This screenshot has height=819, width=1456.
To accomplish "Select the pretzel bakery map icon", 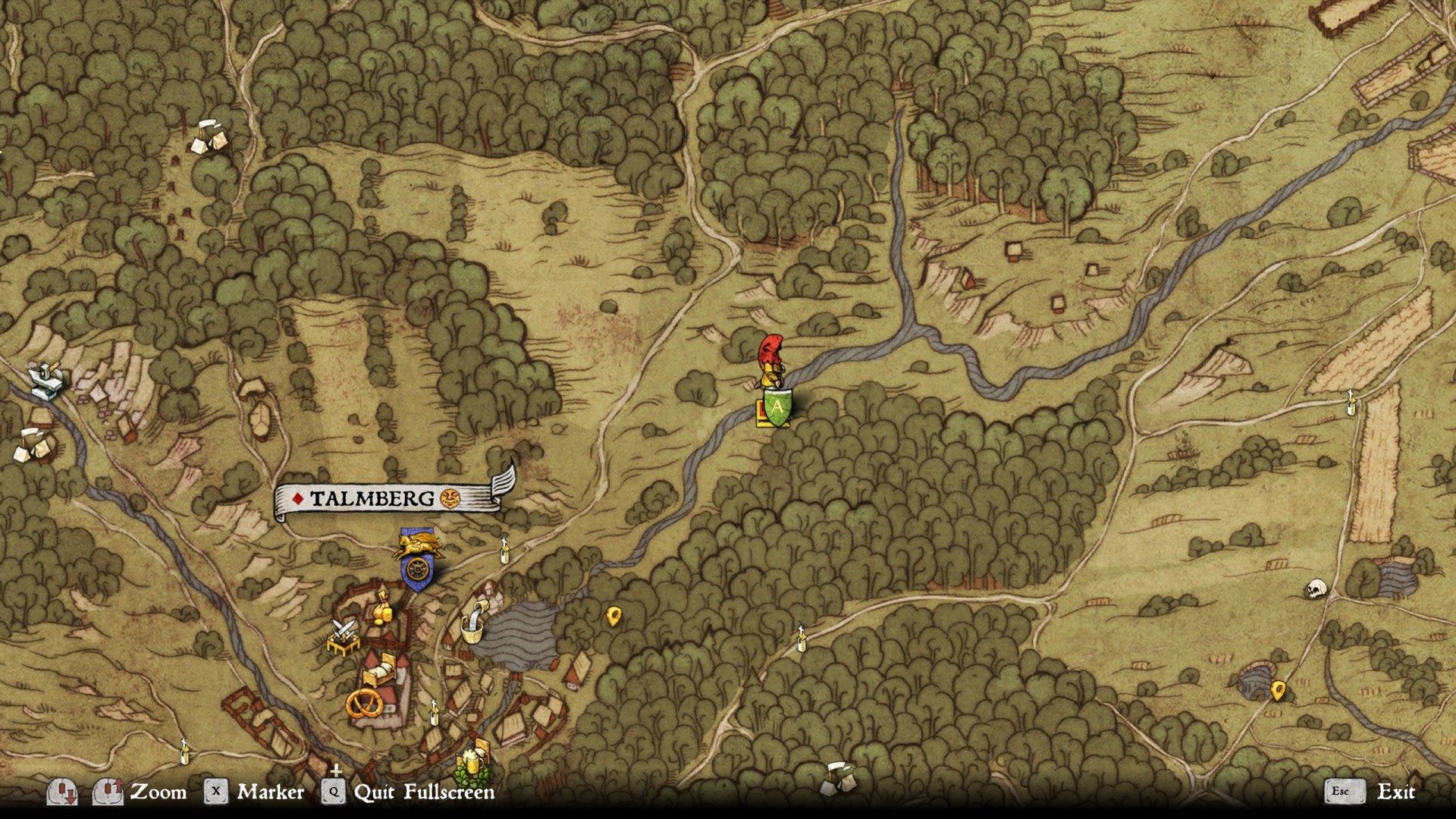I will (366, 704).
